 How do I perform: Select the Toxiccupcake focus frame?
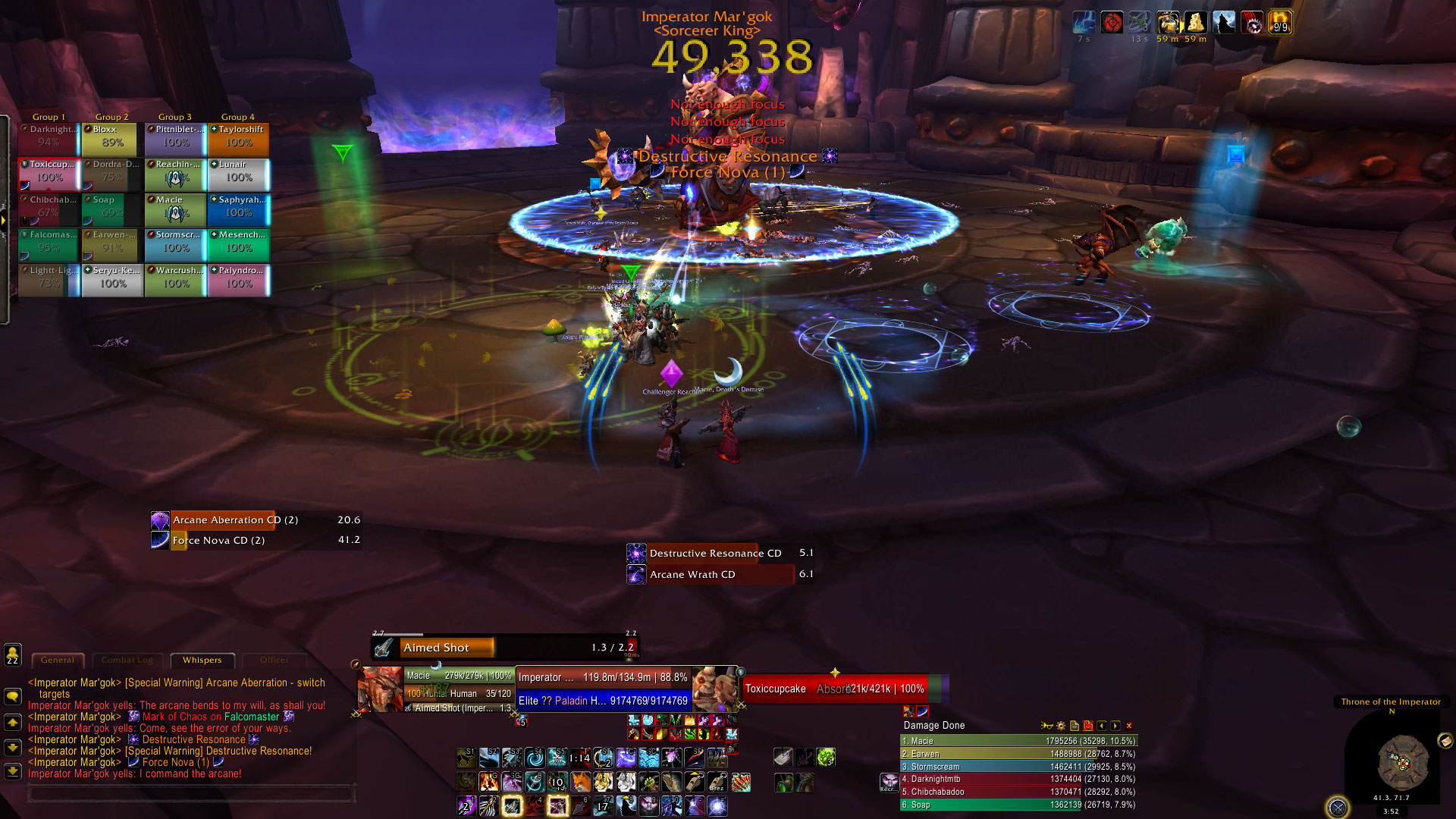pyautogui.click(x=834, y=689)
